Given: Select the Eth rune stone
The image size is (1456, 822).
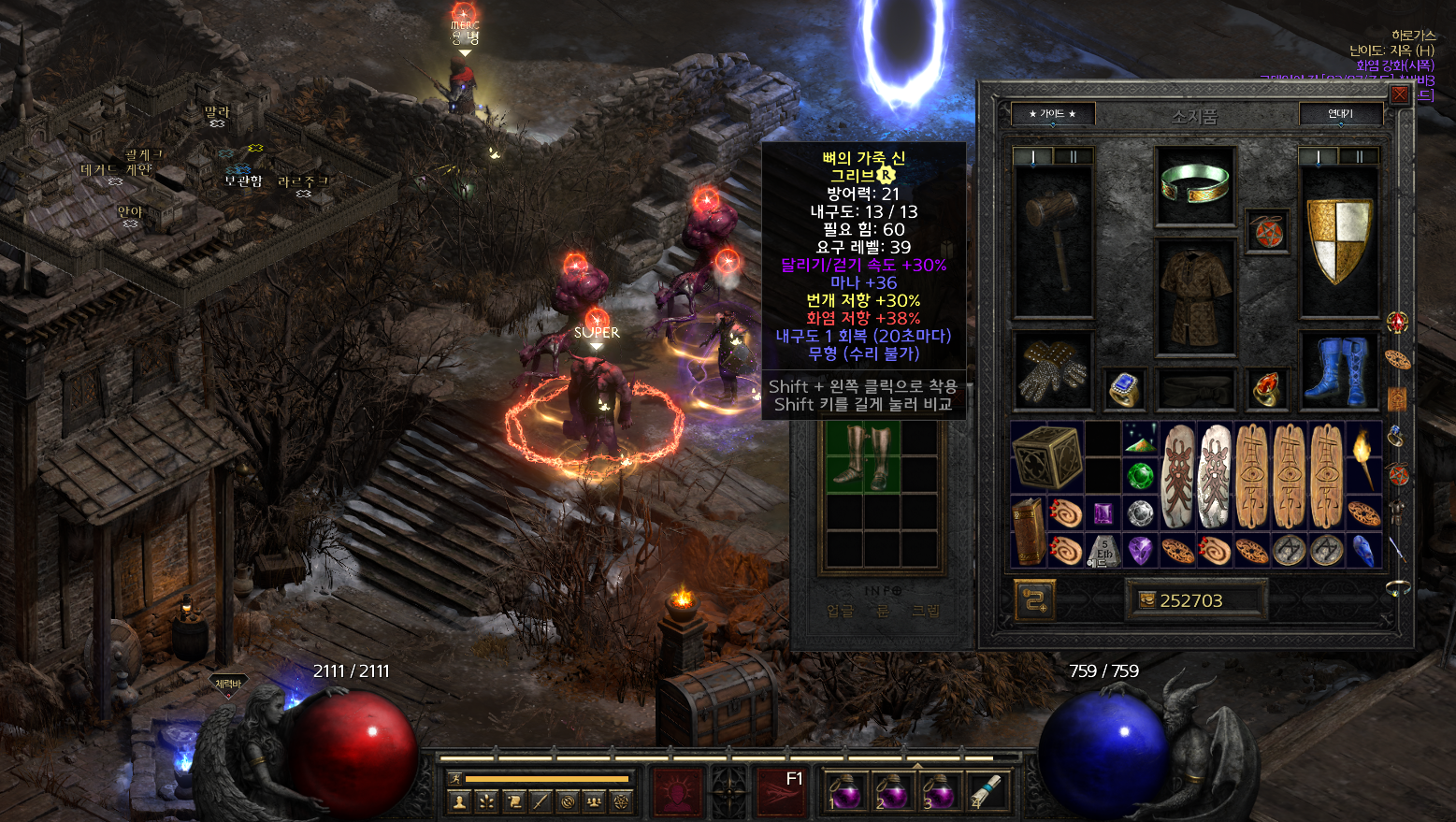Looking at the screenshot, I should [x=1103, y=551].
